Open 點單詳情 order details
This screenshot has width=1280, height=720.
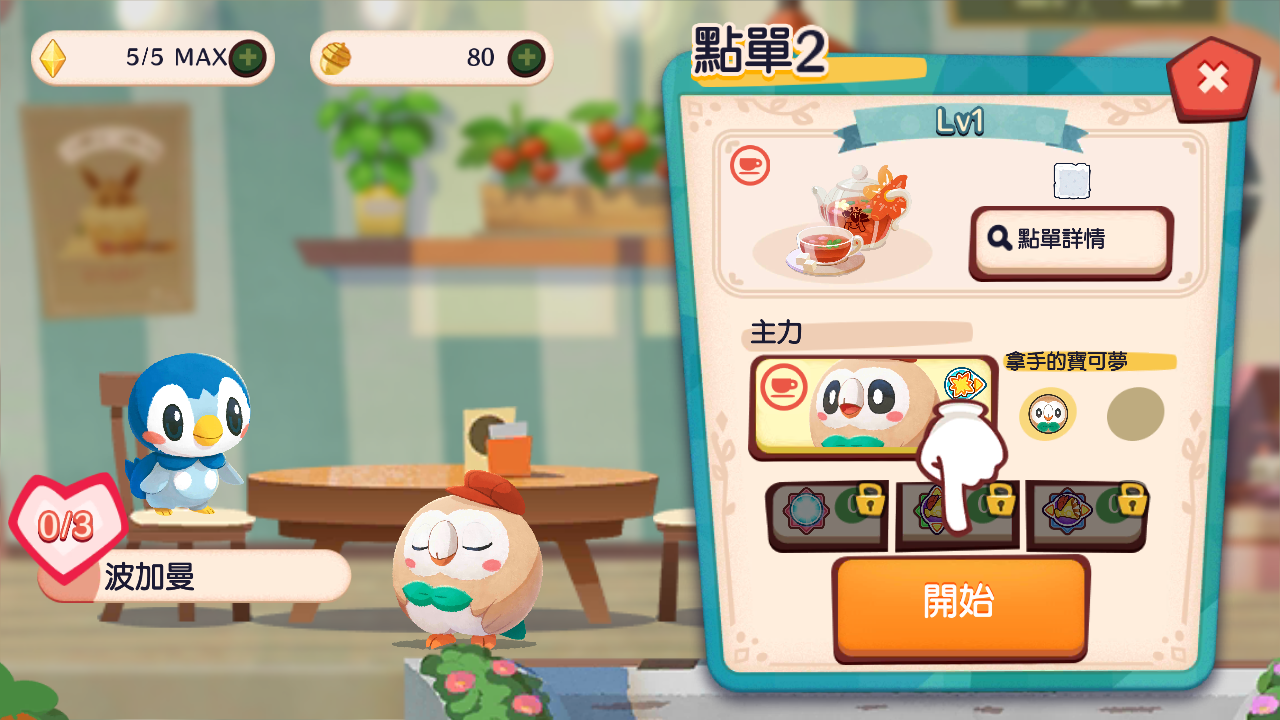(1069, 240)
